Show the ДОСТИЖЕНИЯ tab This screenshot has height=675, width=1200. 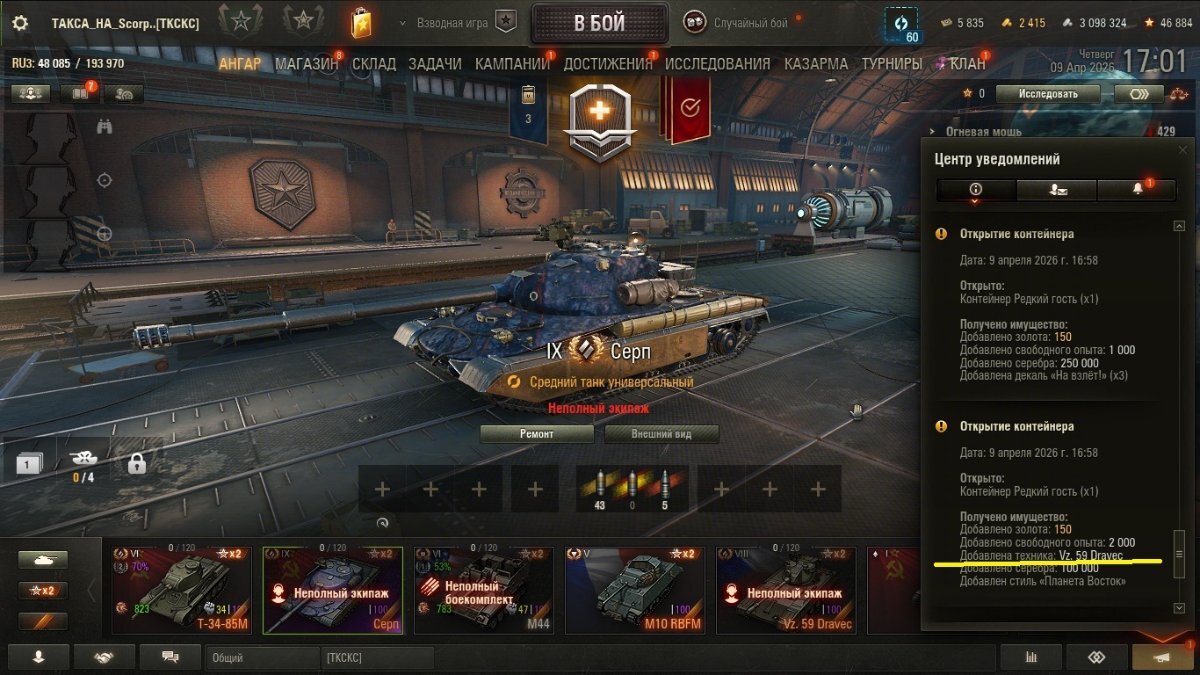607,64
